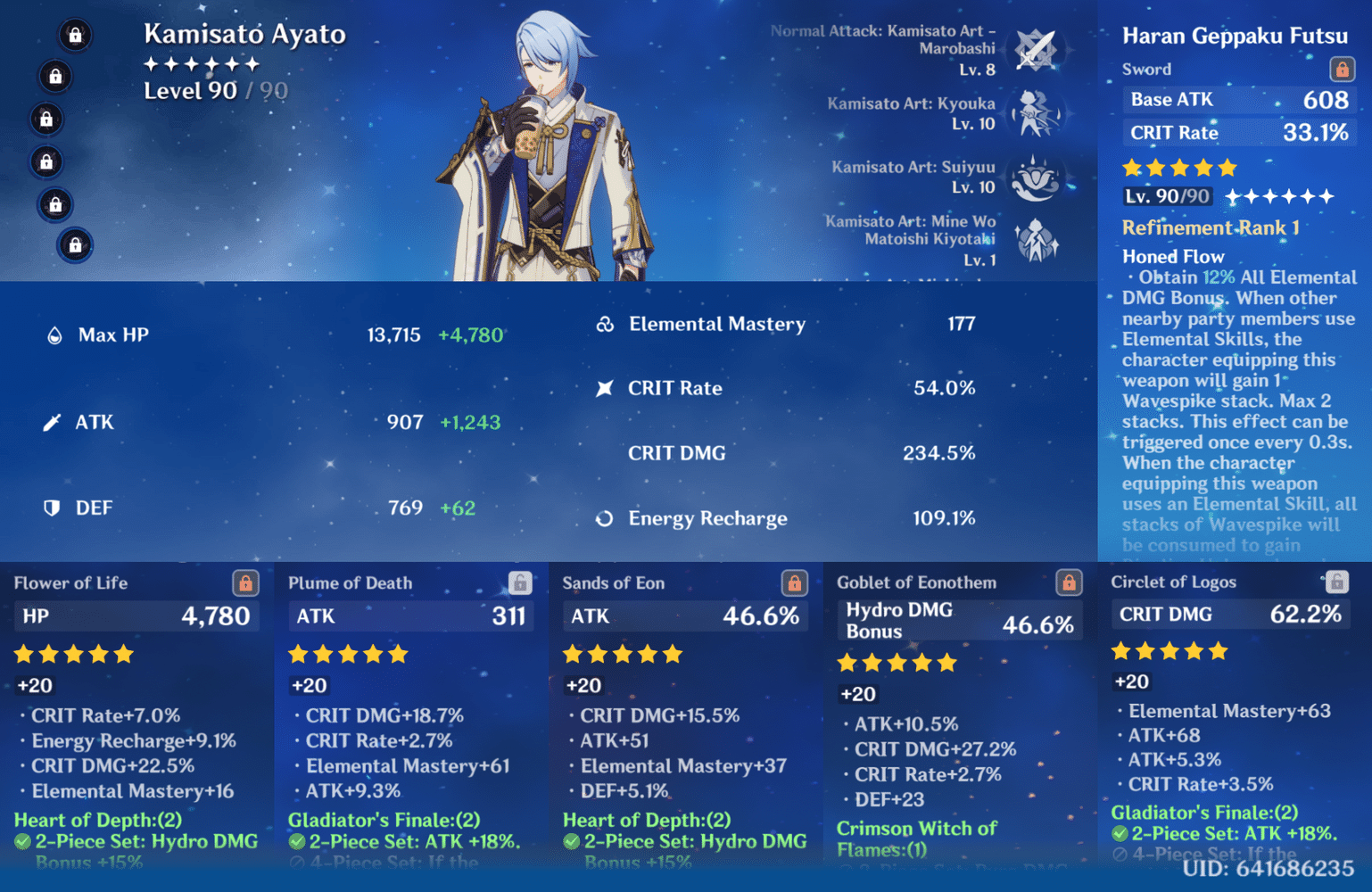Image resolution: width=1372 pixels, height=892 pixels.
Task: View the Kamisato Art: Suiyuu talent icon
Action: [x=1036, y=178]
